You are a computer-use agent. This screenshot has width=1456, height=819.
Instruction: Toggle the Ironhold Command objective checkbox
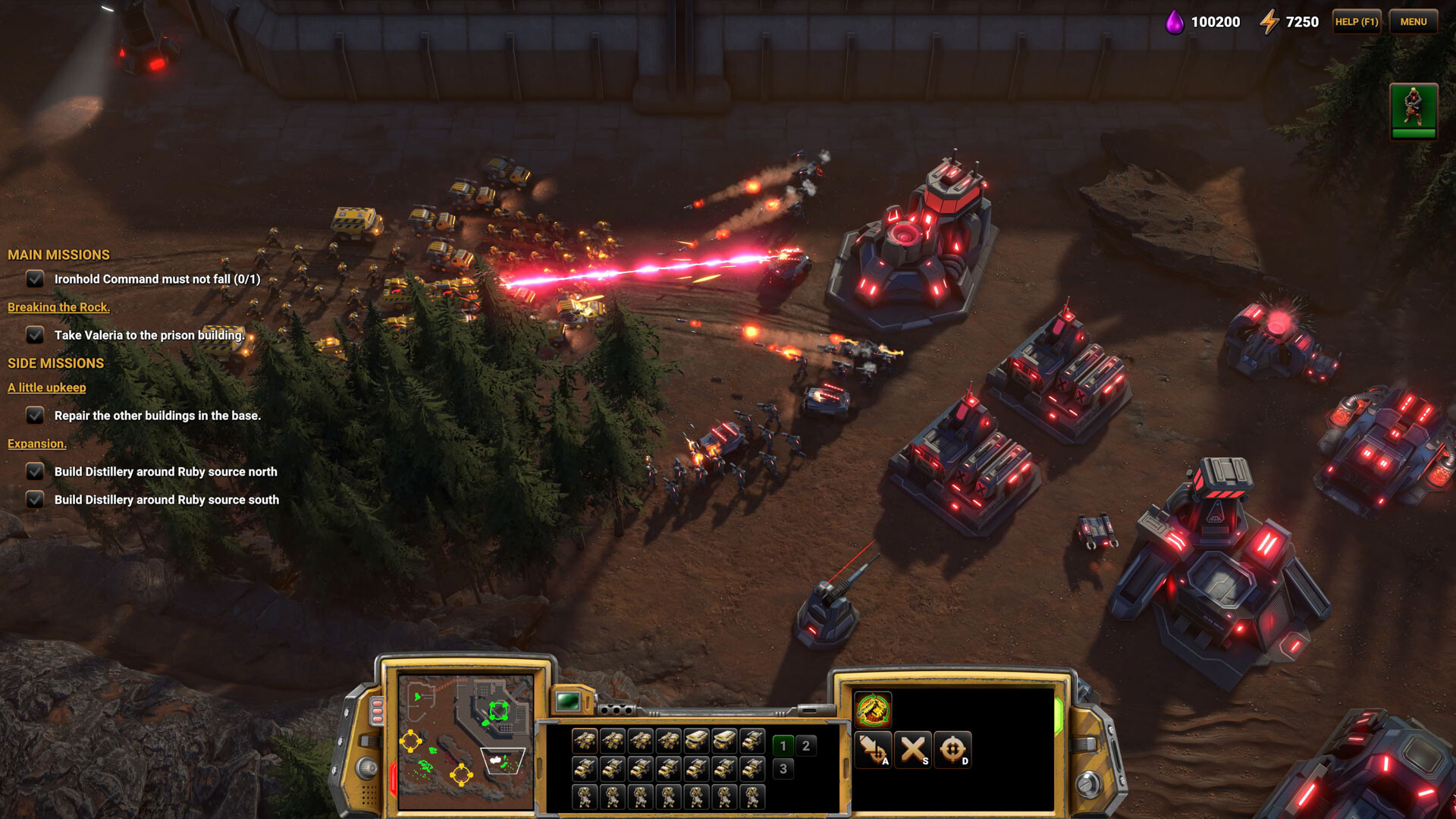point(35,279)
